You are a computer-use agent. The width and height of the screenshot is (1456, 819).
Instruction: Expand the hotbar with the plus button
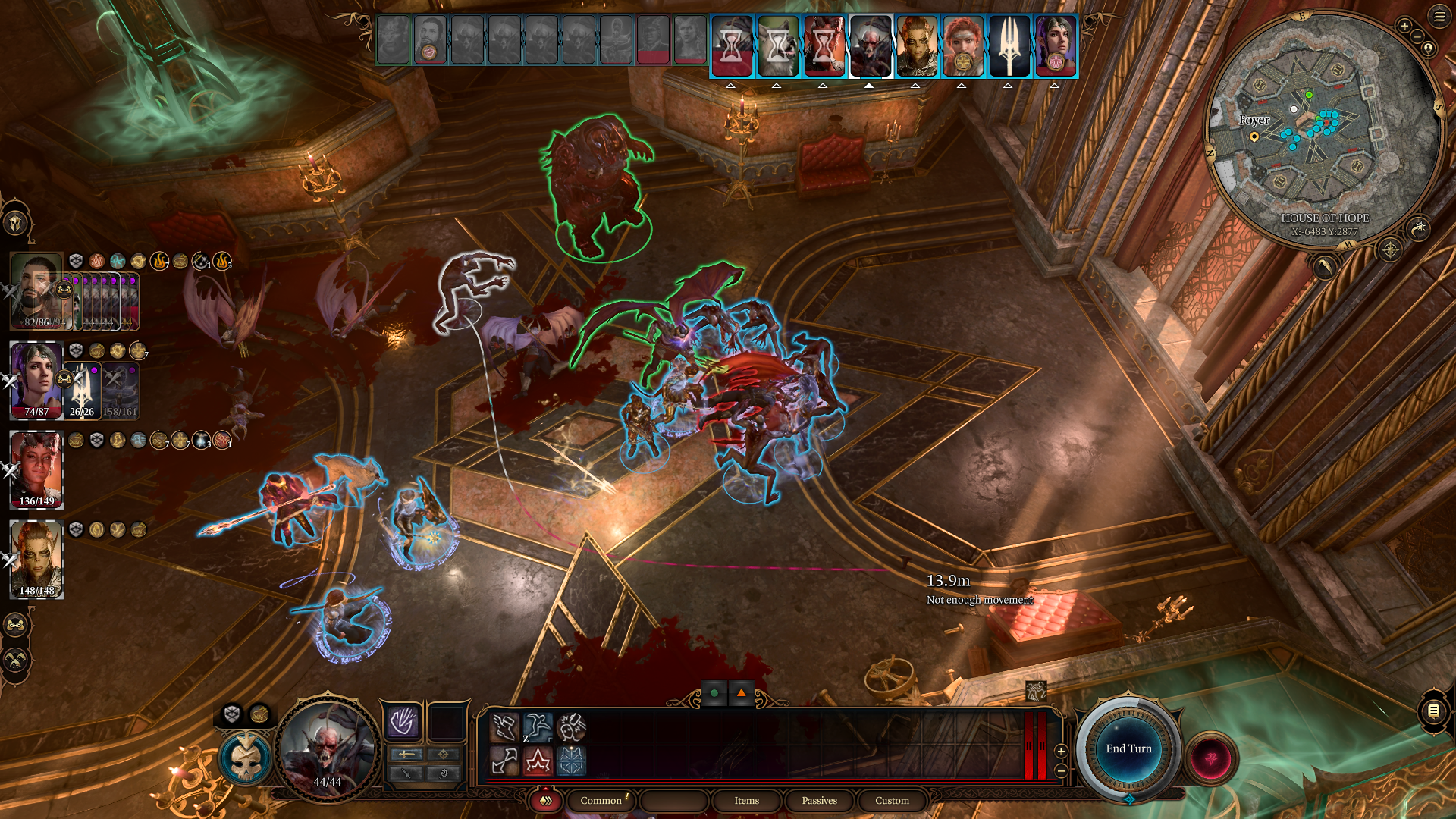tap(1060, 753)
